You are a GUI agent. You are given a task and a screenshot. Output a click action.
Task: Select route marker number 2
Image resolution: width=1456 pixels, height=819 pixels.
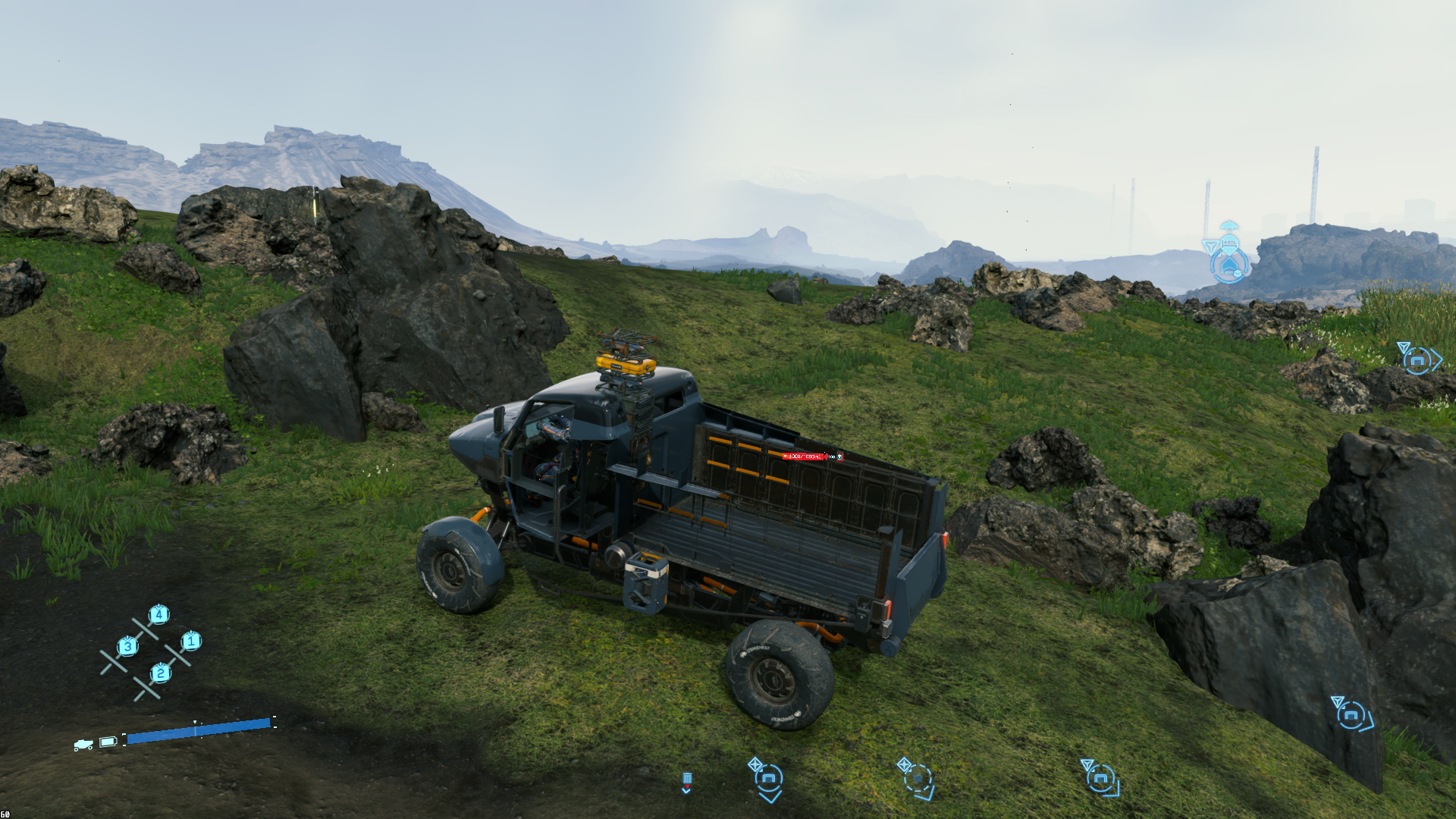pos(160,673)
